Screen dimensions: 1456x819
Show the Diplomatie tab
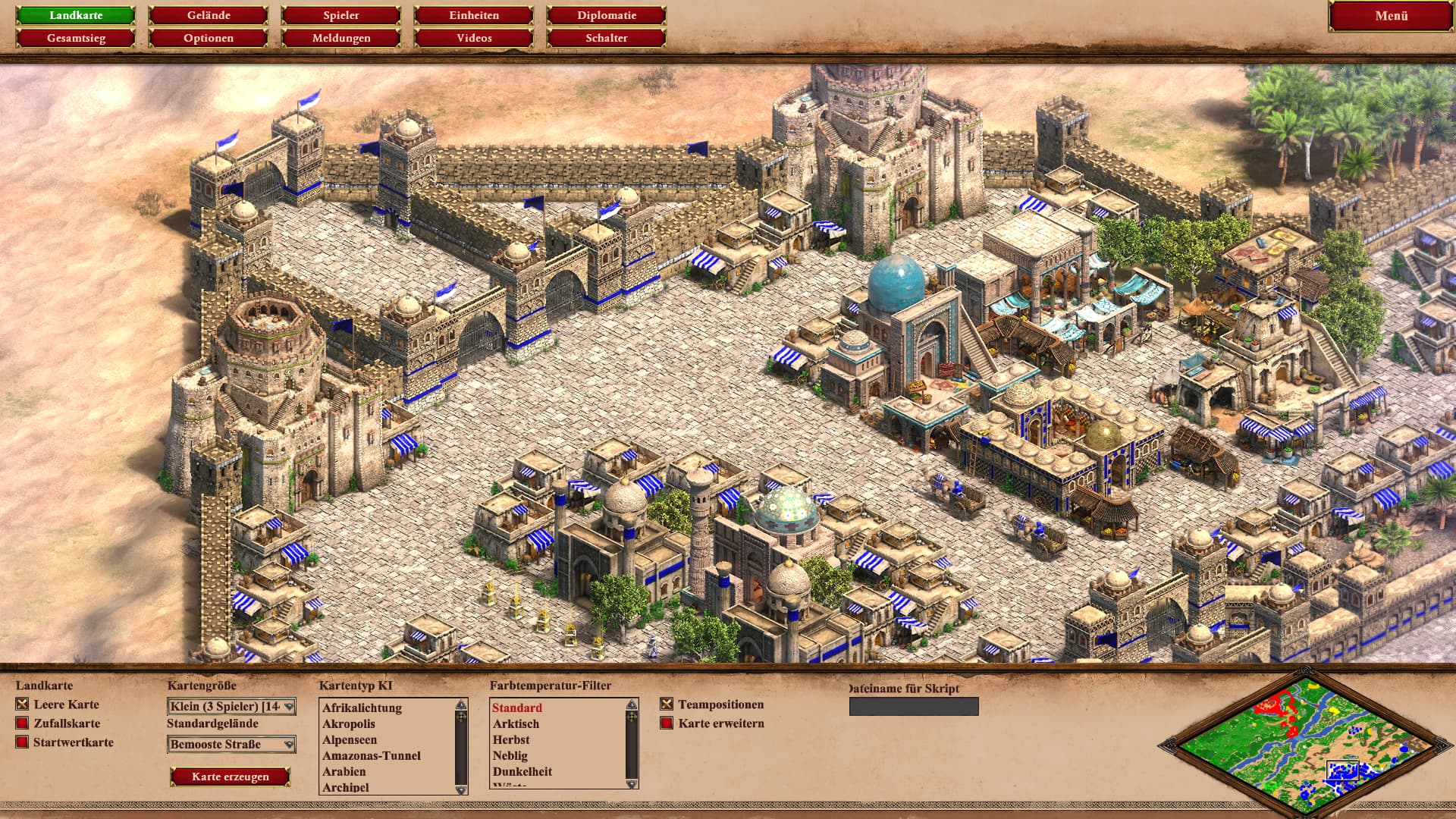(x=607, y=15)
